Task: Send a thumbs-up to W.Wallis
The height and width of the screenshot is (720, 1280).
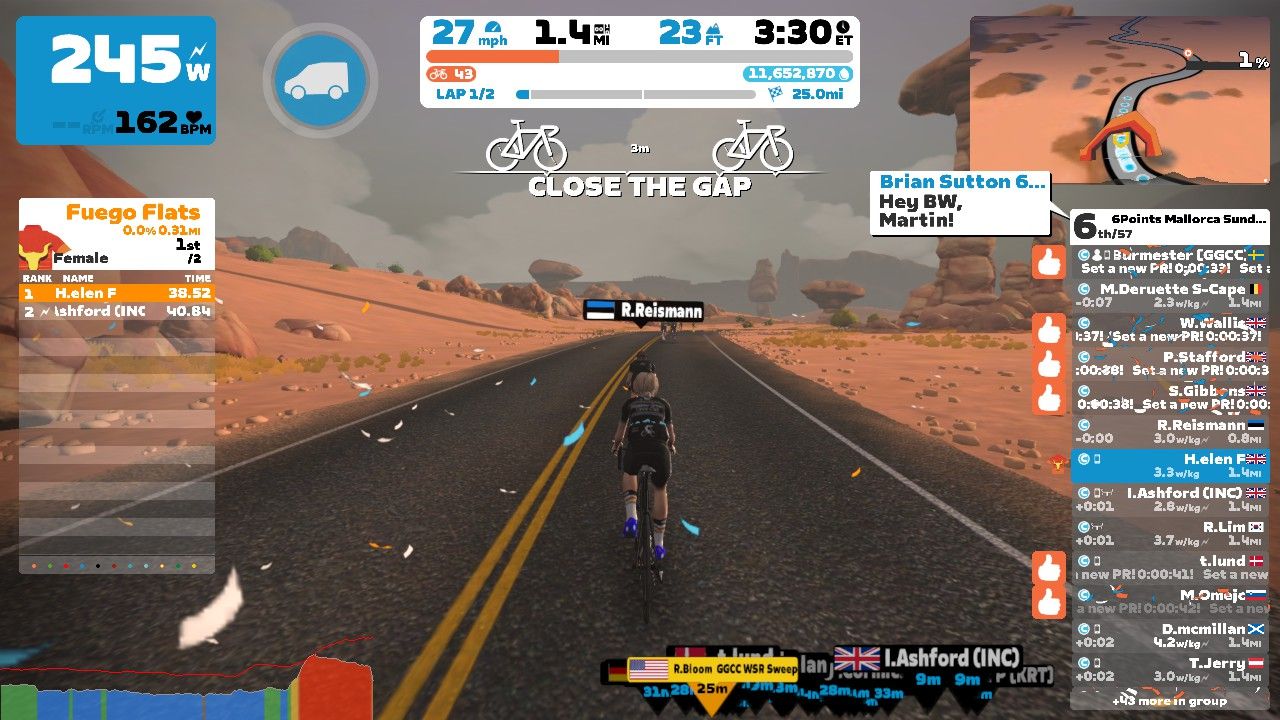Action: (1049, 330)
